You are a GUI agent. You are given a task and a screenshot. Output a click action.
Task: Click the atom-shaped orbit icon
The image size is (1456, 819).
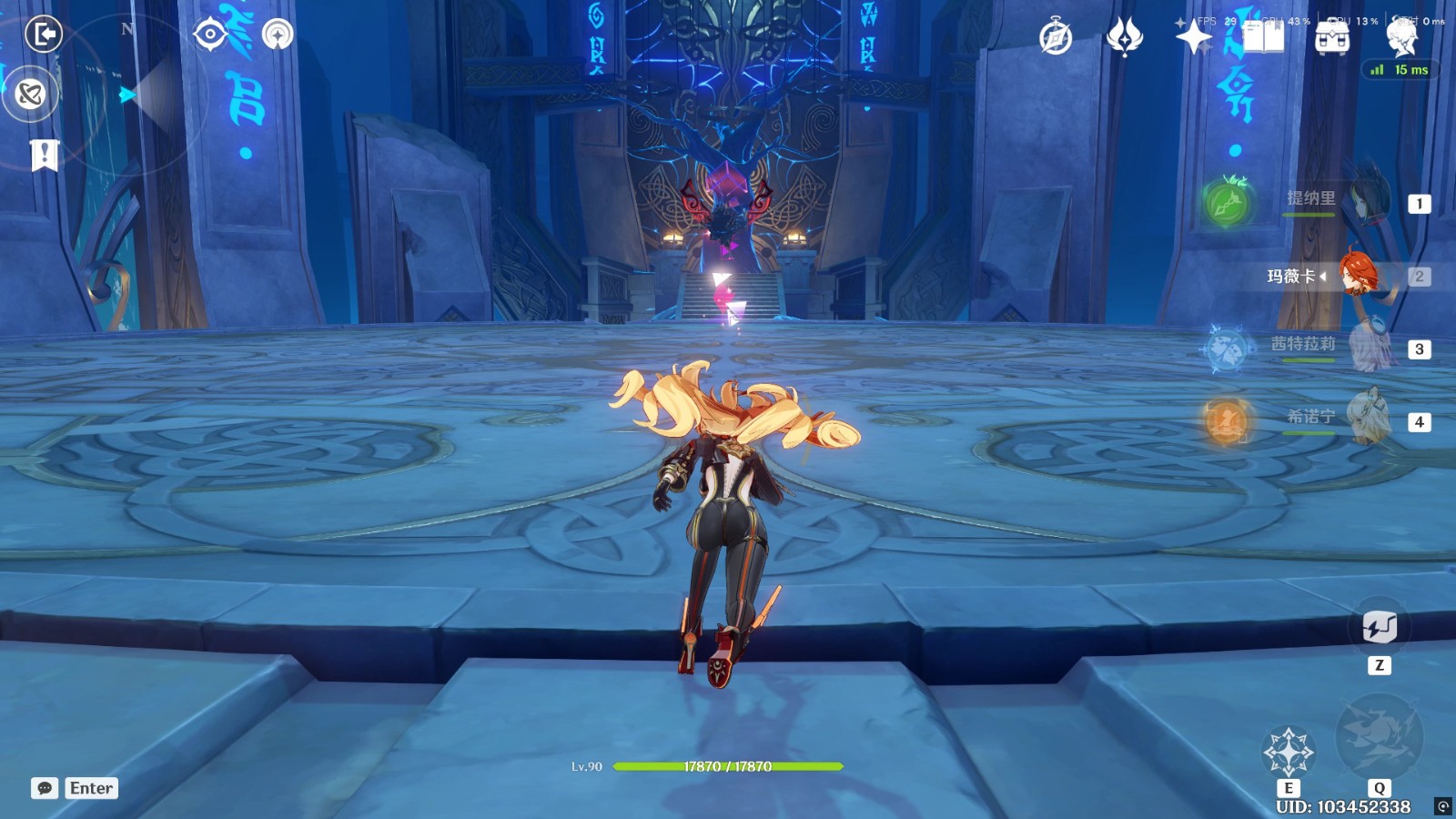point(31,94)
